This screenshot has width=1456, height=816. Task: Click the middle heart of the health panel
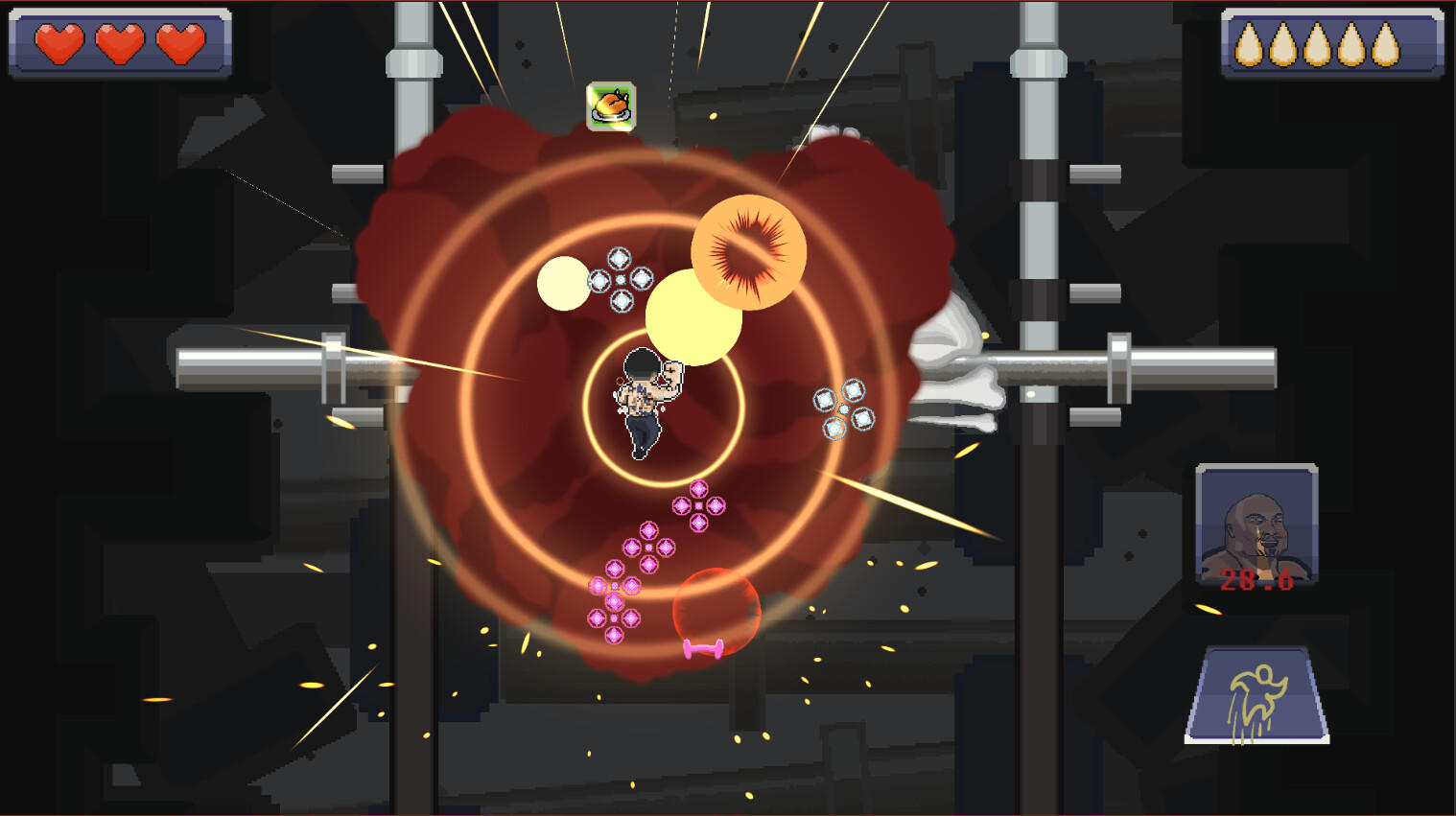click(x=119, y=42)
